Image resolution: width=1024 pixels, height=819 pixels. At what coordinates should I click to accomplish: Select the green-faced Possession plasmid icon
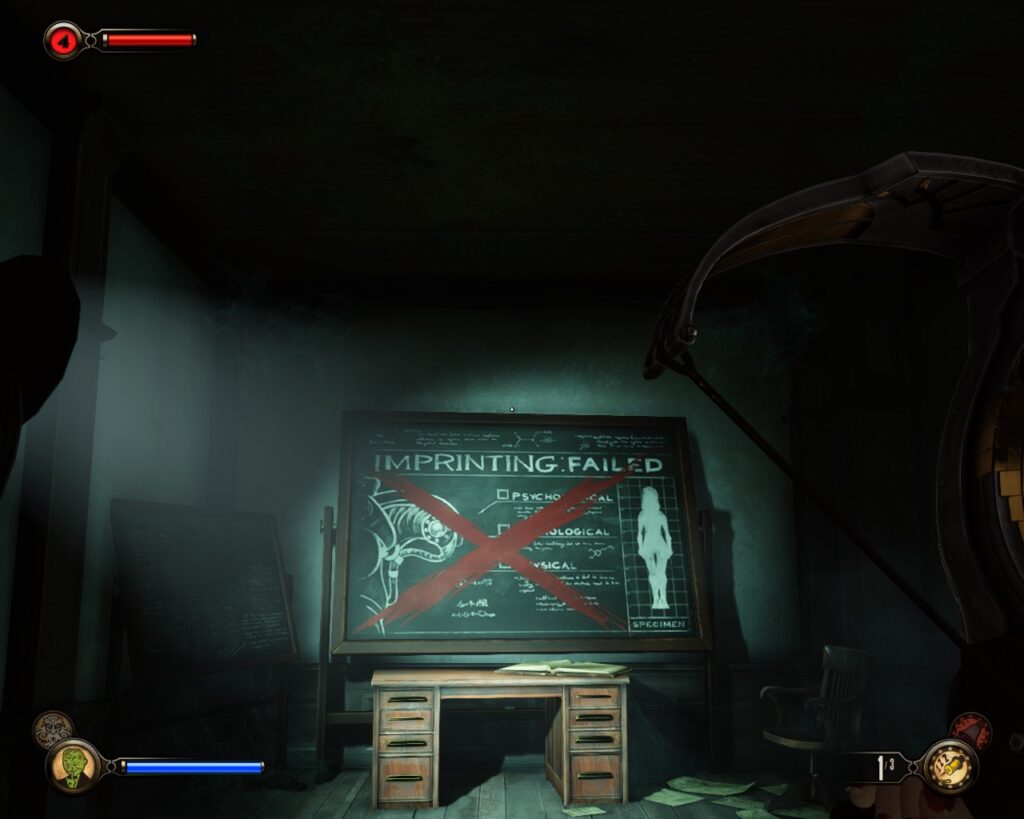click(71, 766)
